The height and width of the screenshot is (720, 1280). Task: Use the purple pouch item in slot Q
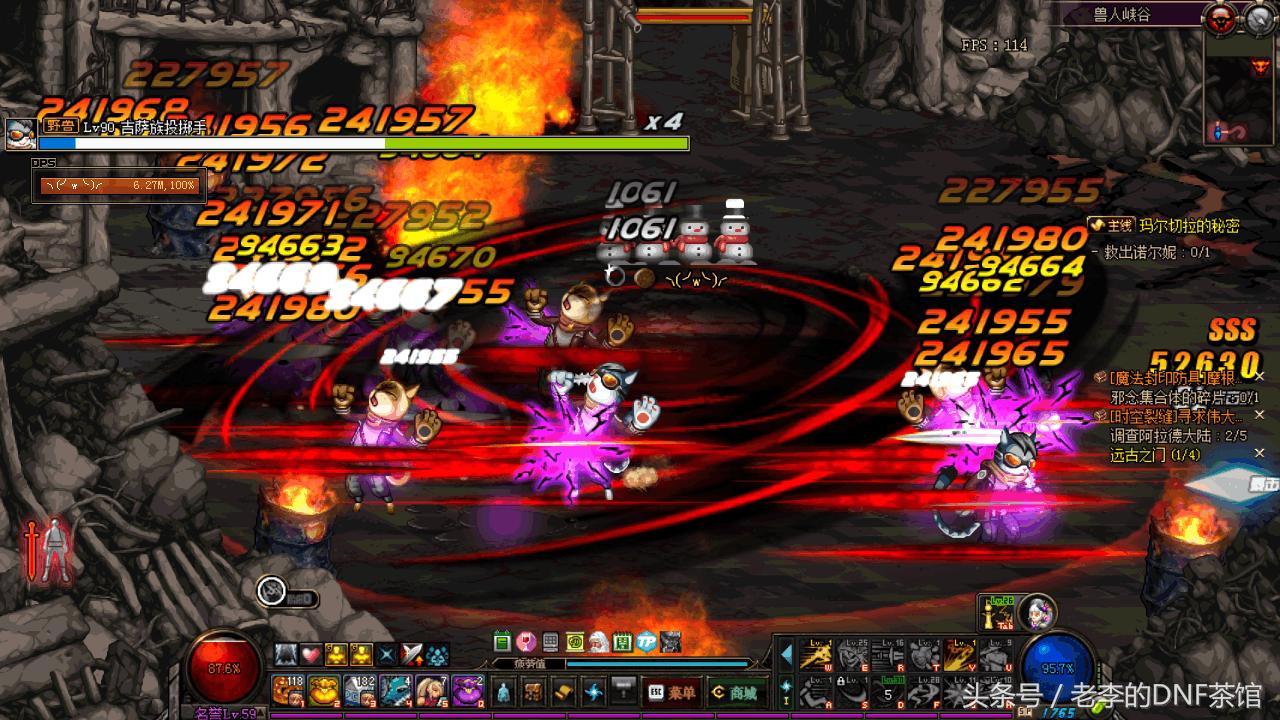pyautogui.click(x=468, y=690)
